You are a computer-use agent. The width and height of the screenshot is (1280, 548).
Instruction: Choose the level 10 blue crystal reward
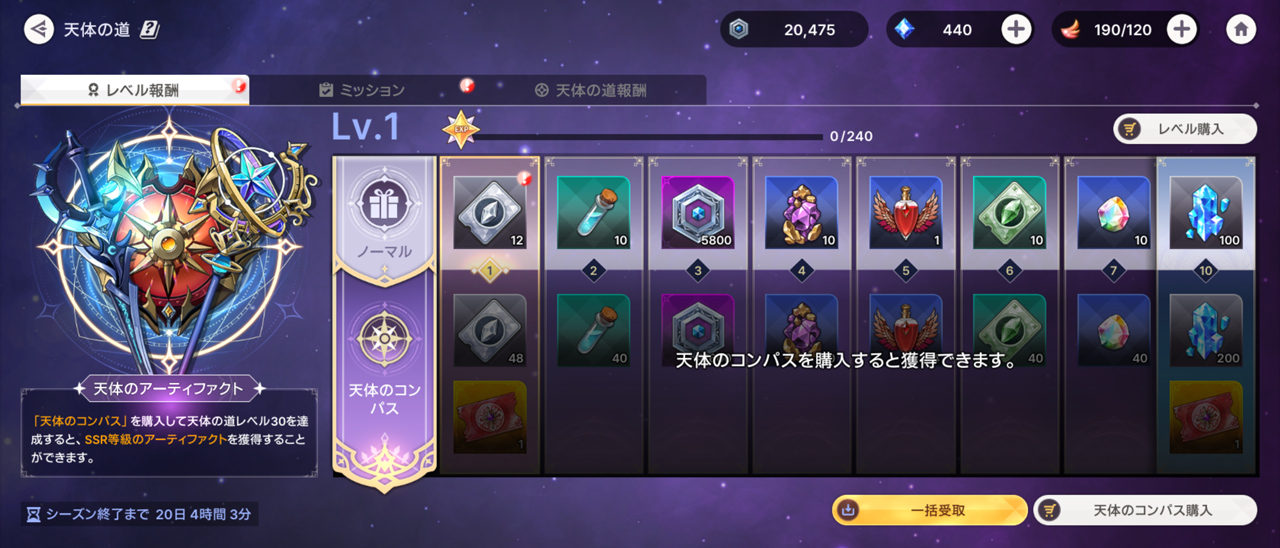click(x=1206, y=212)
